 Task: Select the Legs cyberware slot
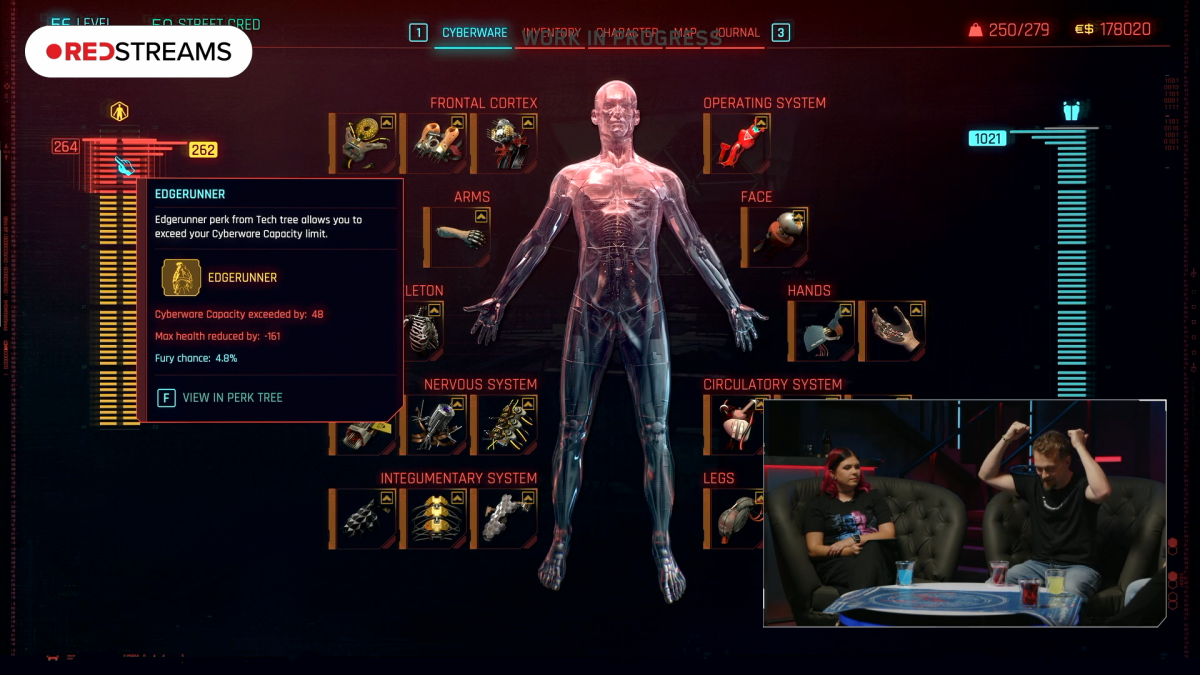click(x=736, y=518)
